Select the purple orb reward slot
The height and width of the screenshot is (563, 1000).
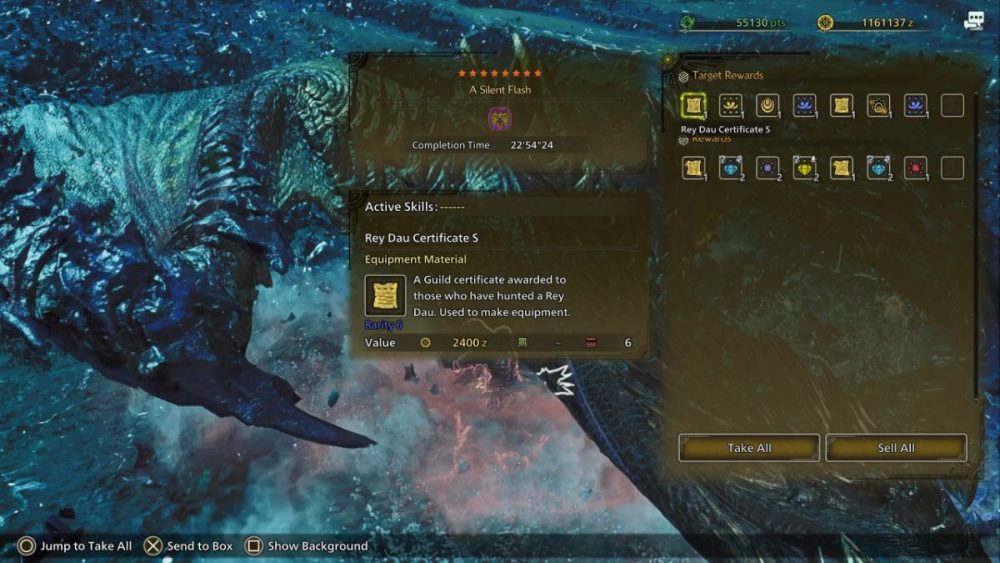pyautogui.click(x=768, y=168)
